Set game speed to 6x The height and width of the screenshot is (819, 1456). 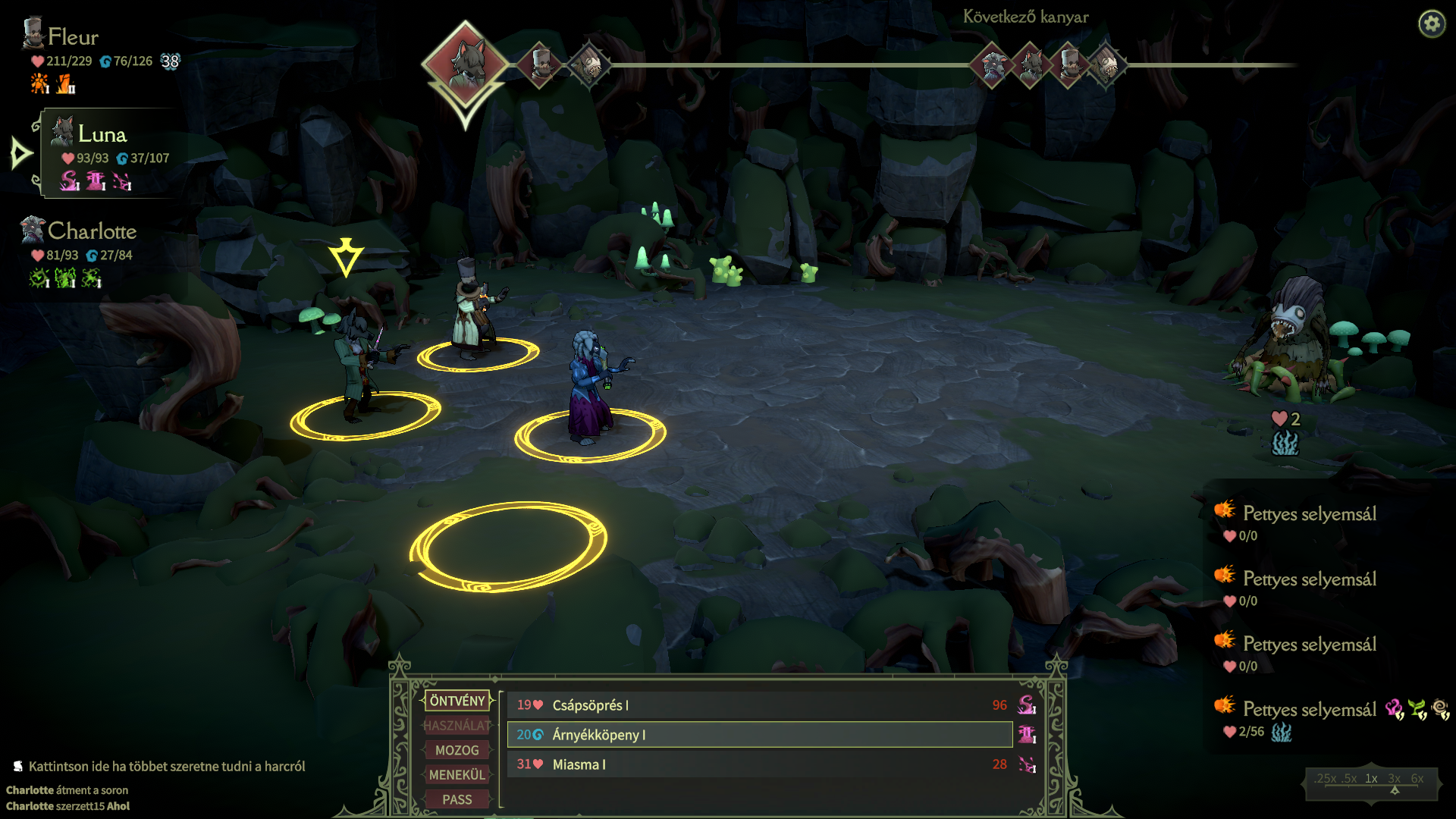point(1417,779)
